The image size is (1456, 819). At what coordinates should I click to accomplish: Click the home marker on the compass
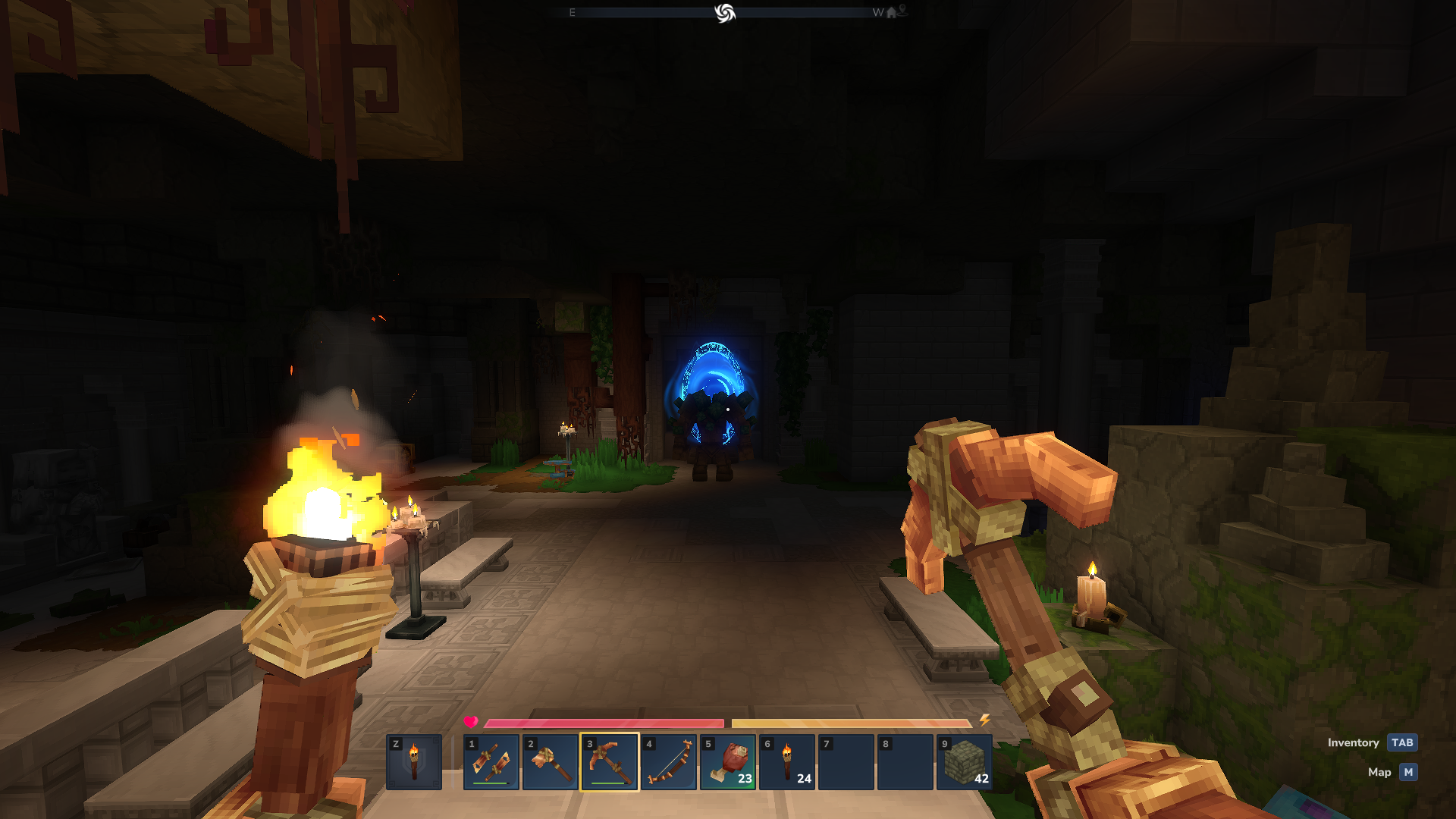(x=891, y=13)
